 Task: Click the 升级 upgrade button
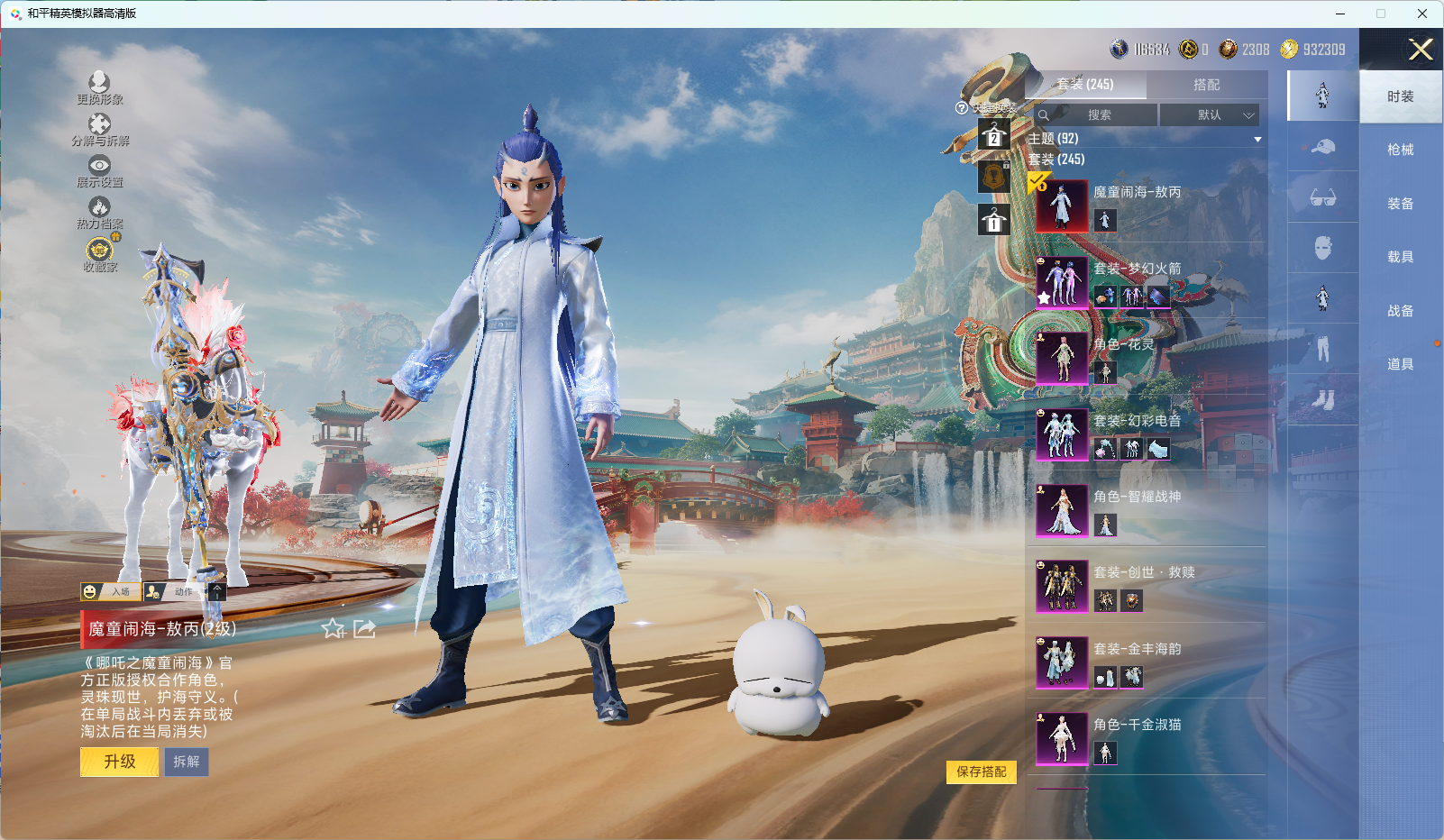119,762
